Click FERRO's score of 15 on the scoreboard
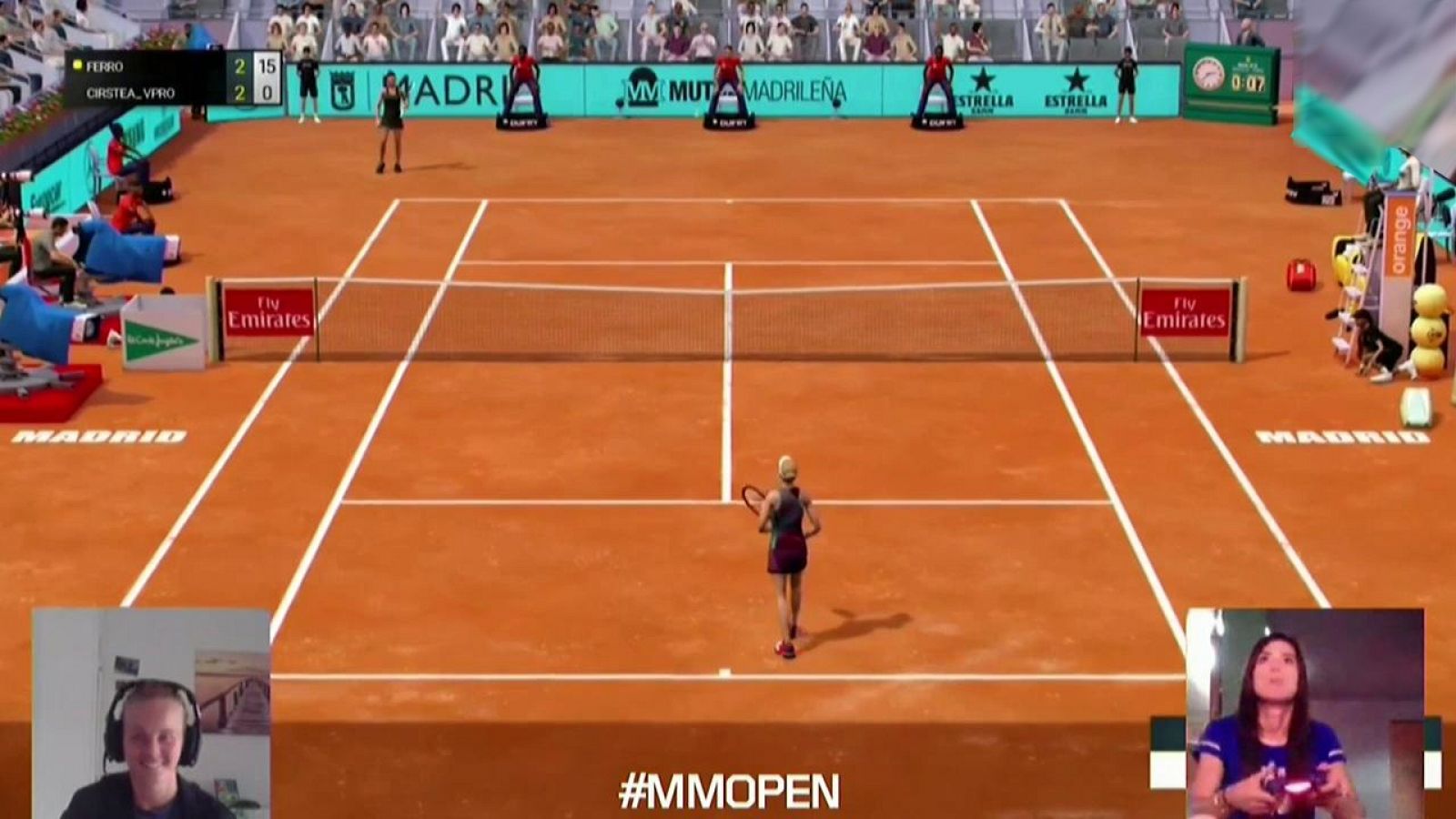The height and width of the screenshot is (819, 1456). [267, 66]
